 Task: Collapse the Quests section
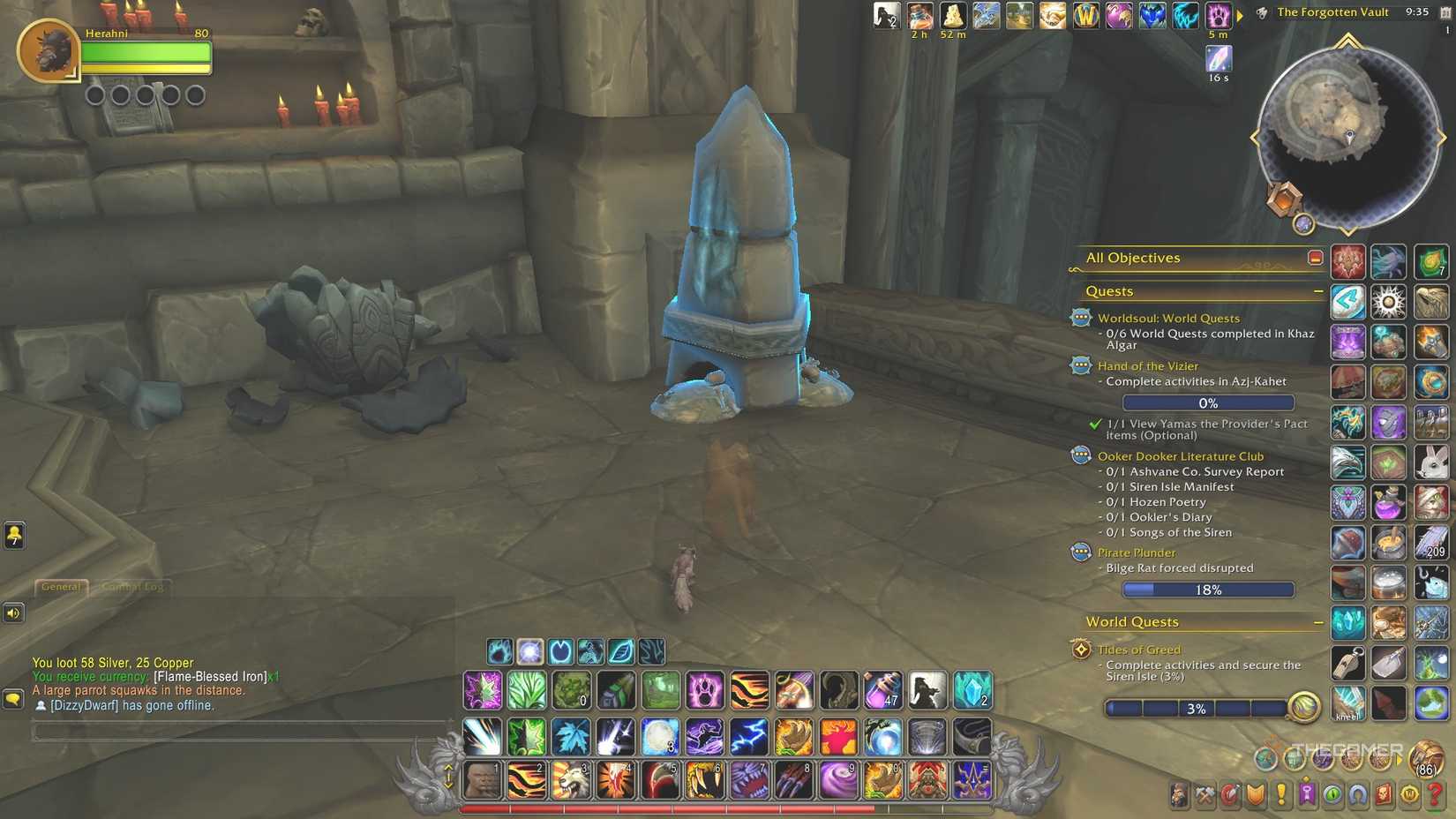(x=1318, y=289)
